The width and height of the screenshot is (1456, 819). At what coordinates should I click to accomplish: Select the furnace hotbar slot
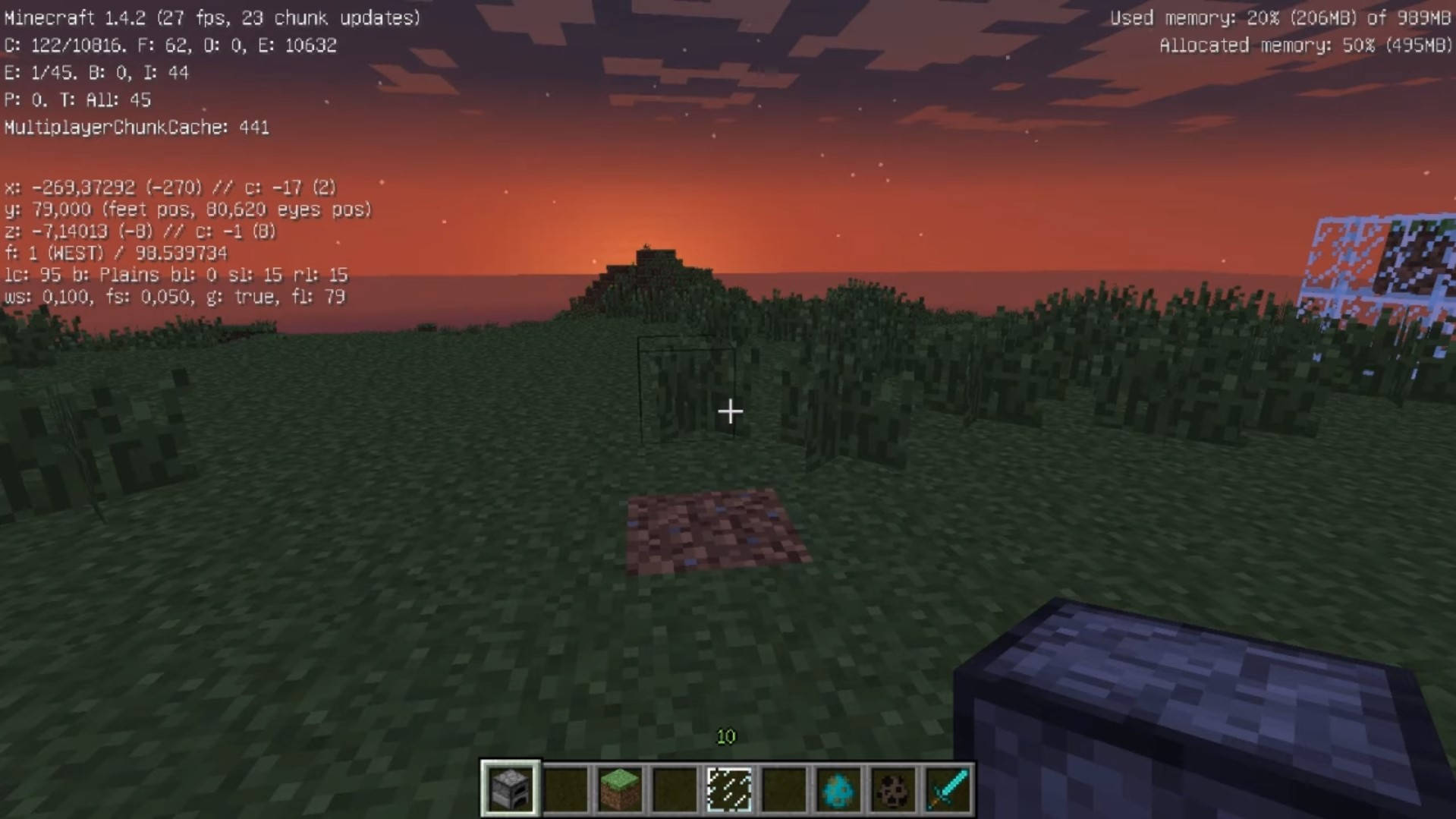coord(510,789)
